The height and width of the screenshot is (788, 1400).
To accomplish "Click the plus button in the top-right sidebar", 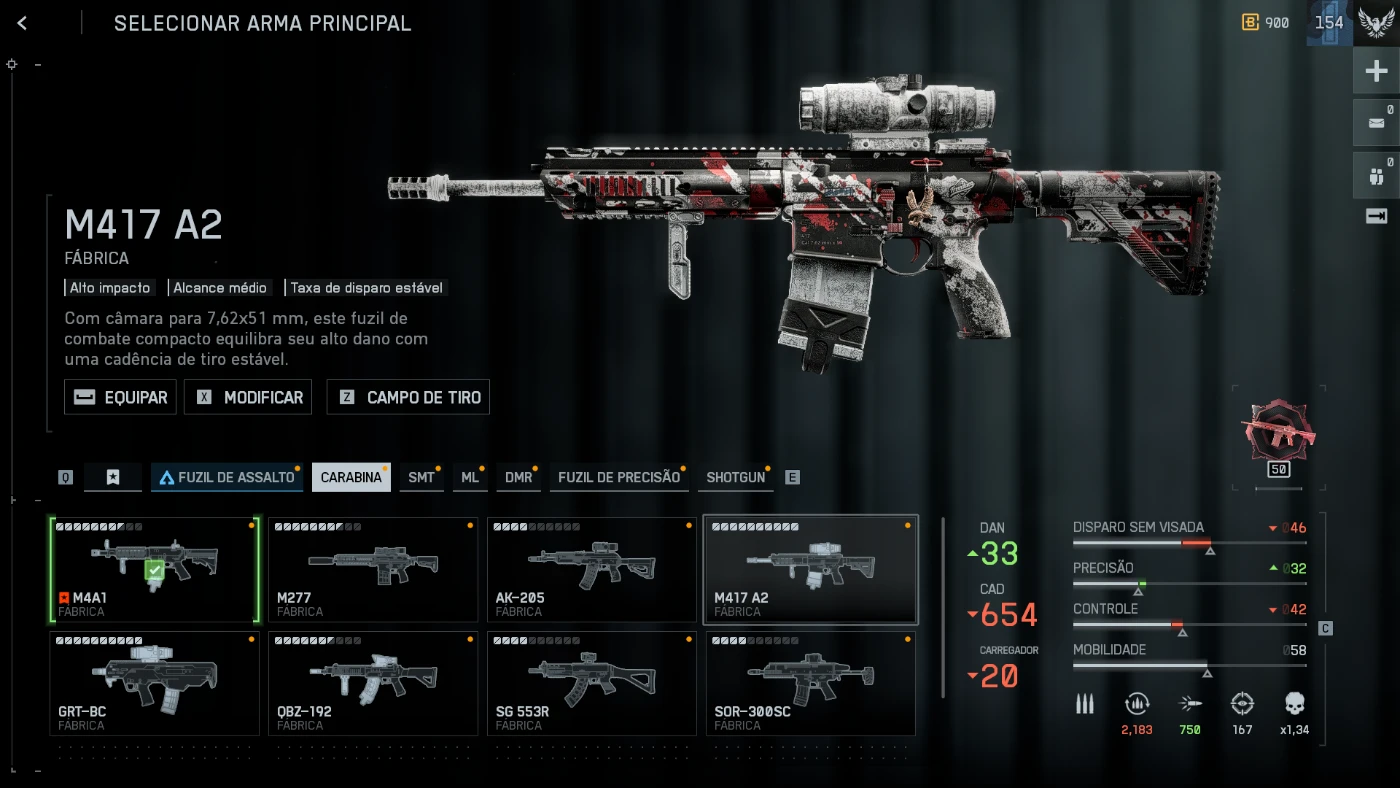I will click(1376, 71).
